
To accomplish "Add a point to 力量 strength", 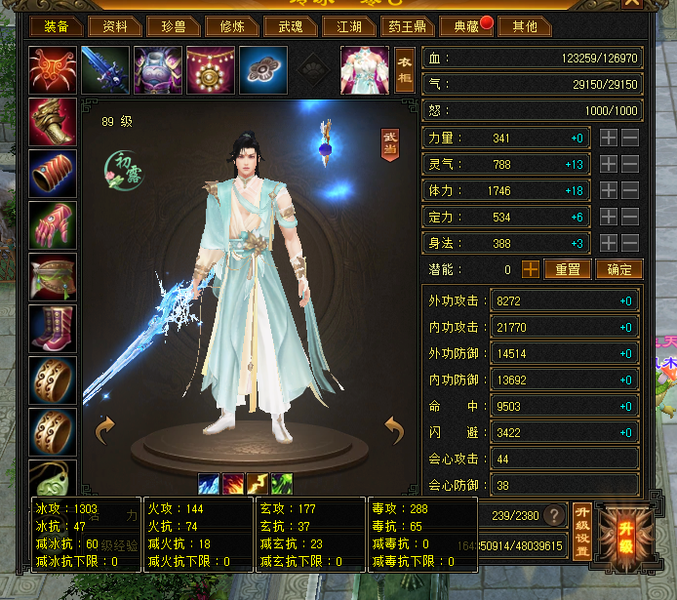I will click(x=609, y=138).
